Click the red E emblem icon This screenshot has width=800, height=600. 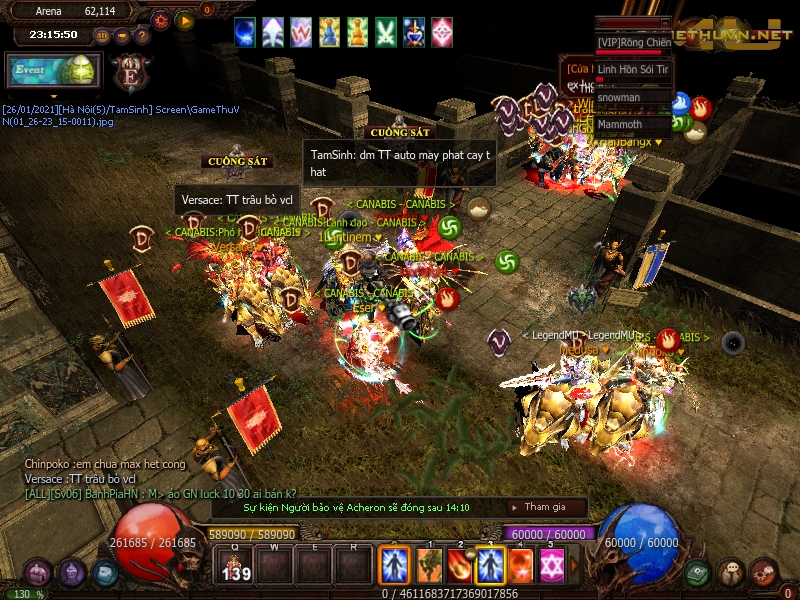pos(130,74)
